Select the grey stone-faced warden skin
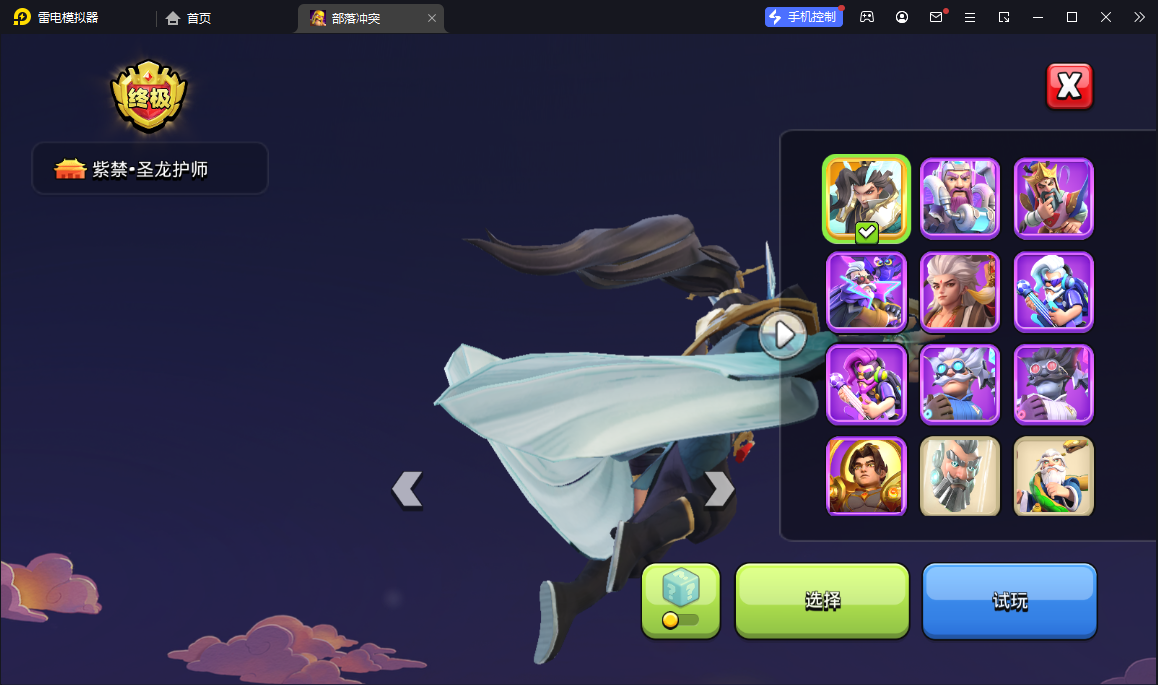 point(959,476)
